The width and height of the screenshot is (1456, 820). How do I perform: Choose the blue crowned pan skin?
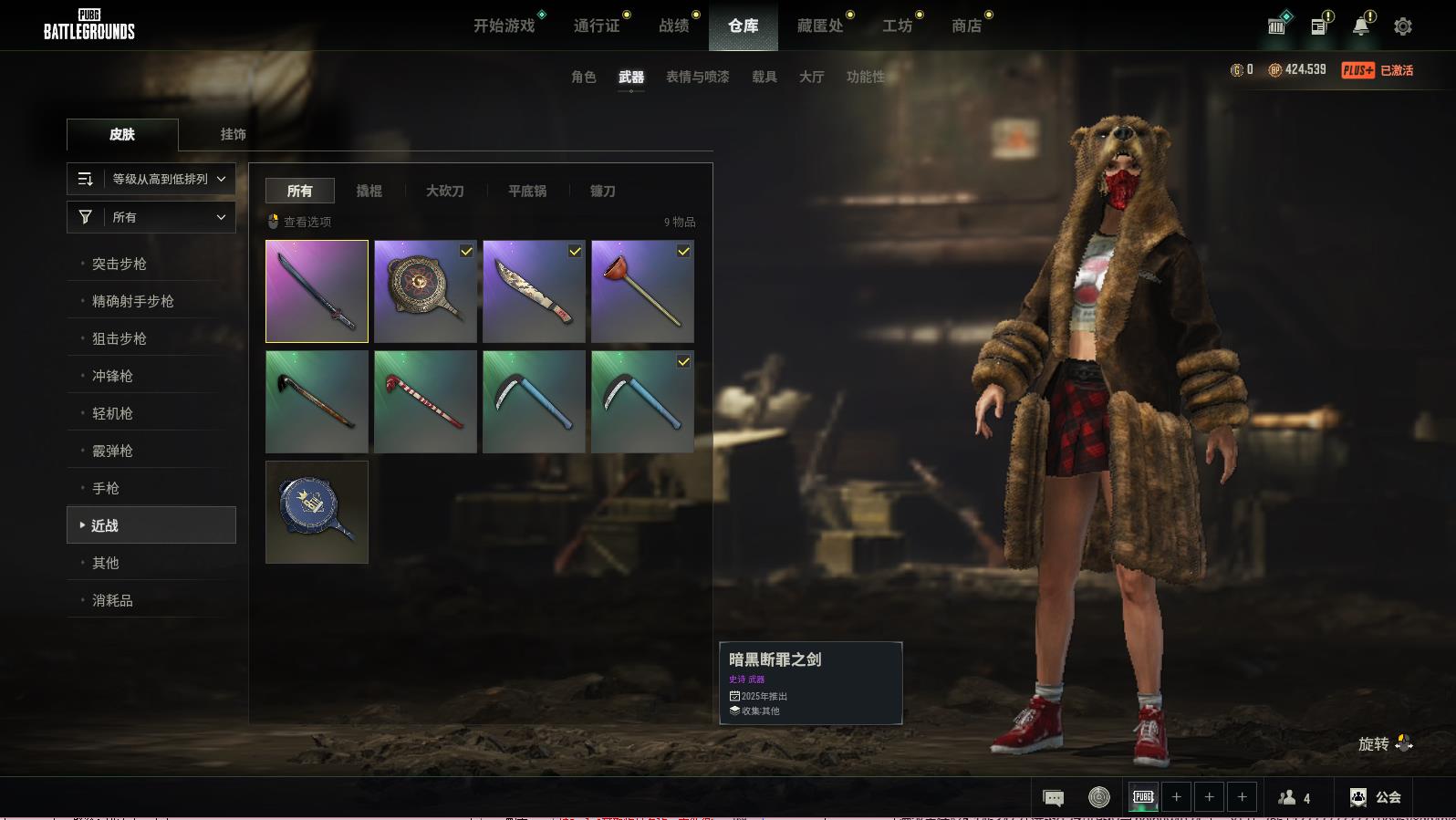pos(317,512)
